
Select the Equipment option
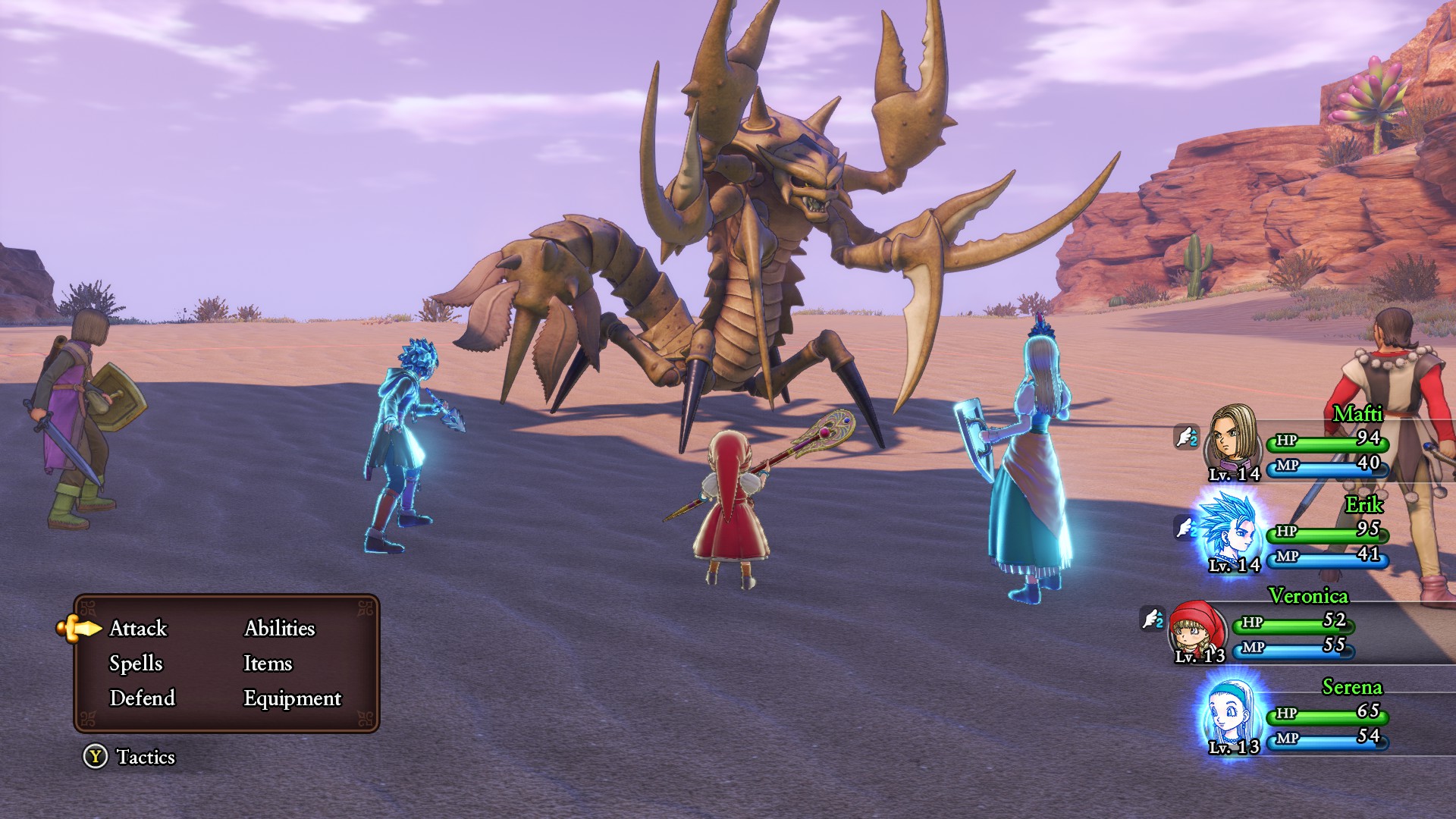(292, 698)
